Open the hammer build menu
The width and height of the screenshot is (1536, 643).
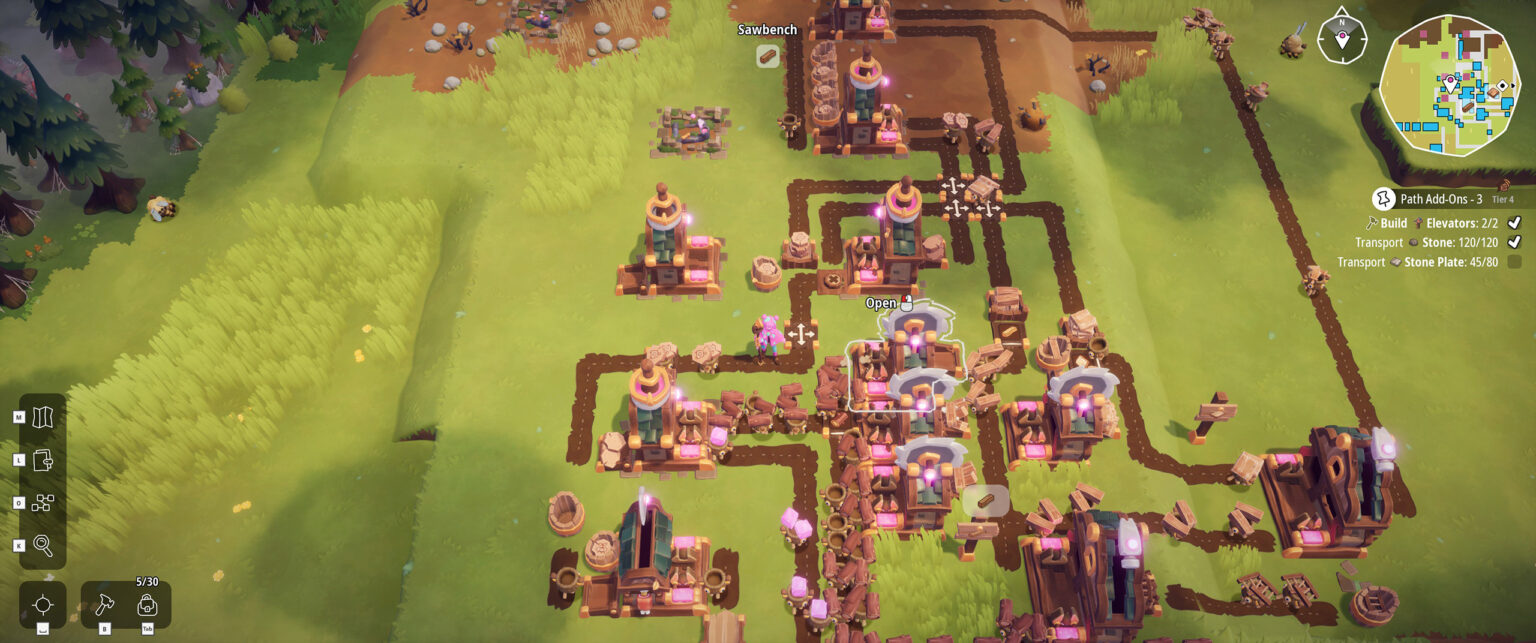[105, 605]
